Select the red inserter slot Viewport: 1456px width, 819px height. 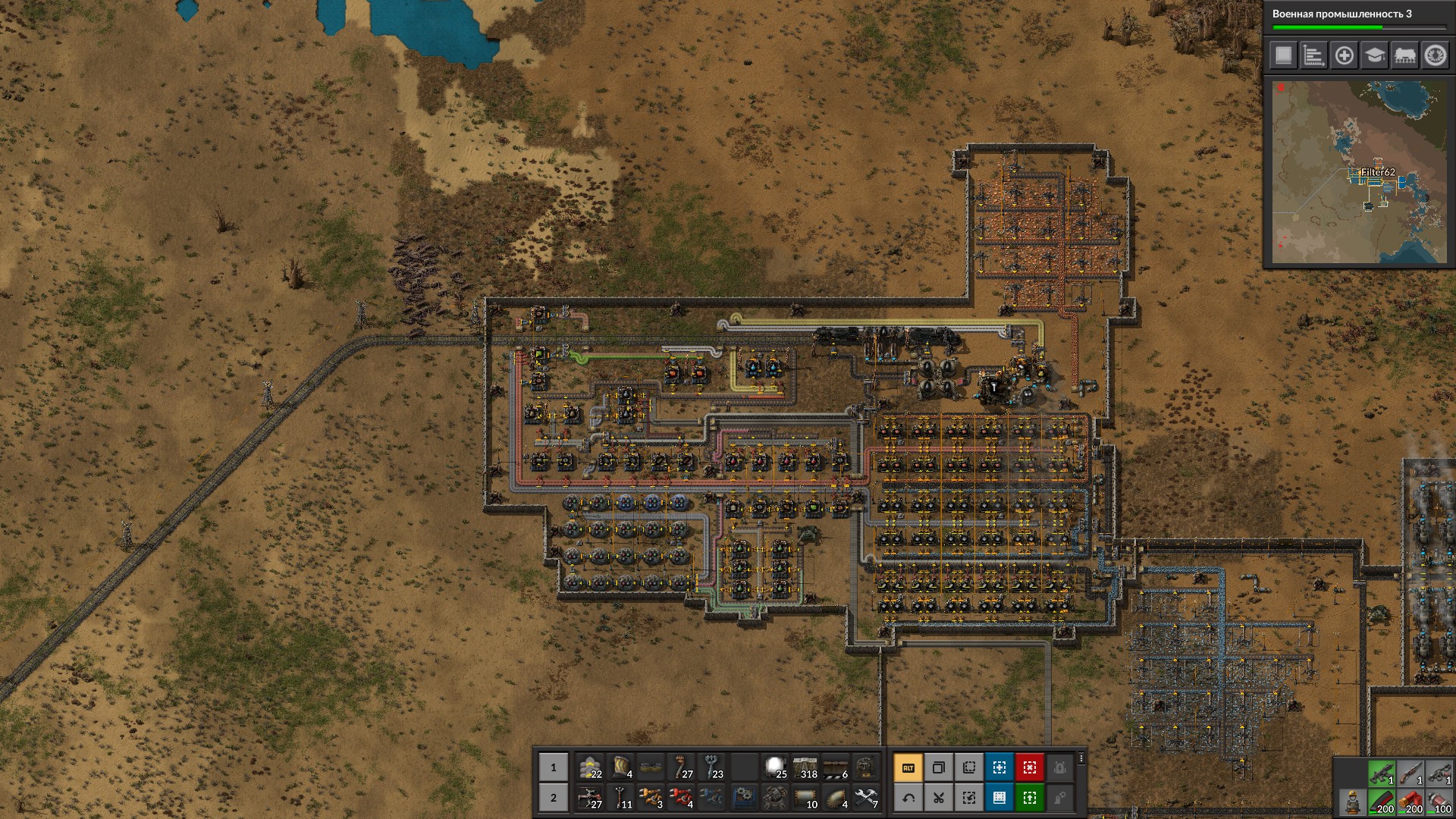pyautogui.click(x=681, y=798)
